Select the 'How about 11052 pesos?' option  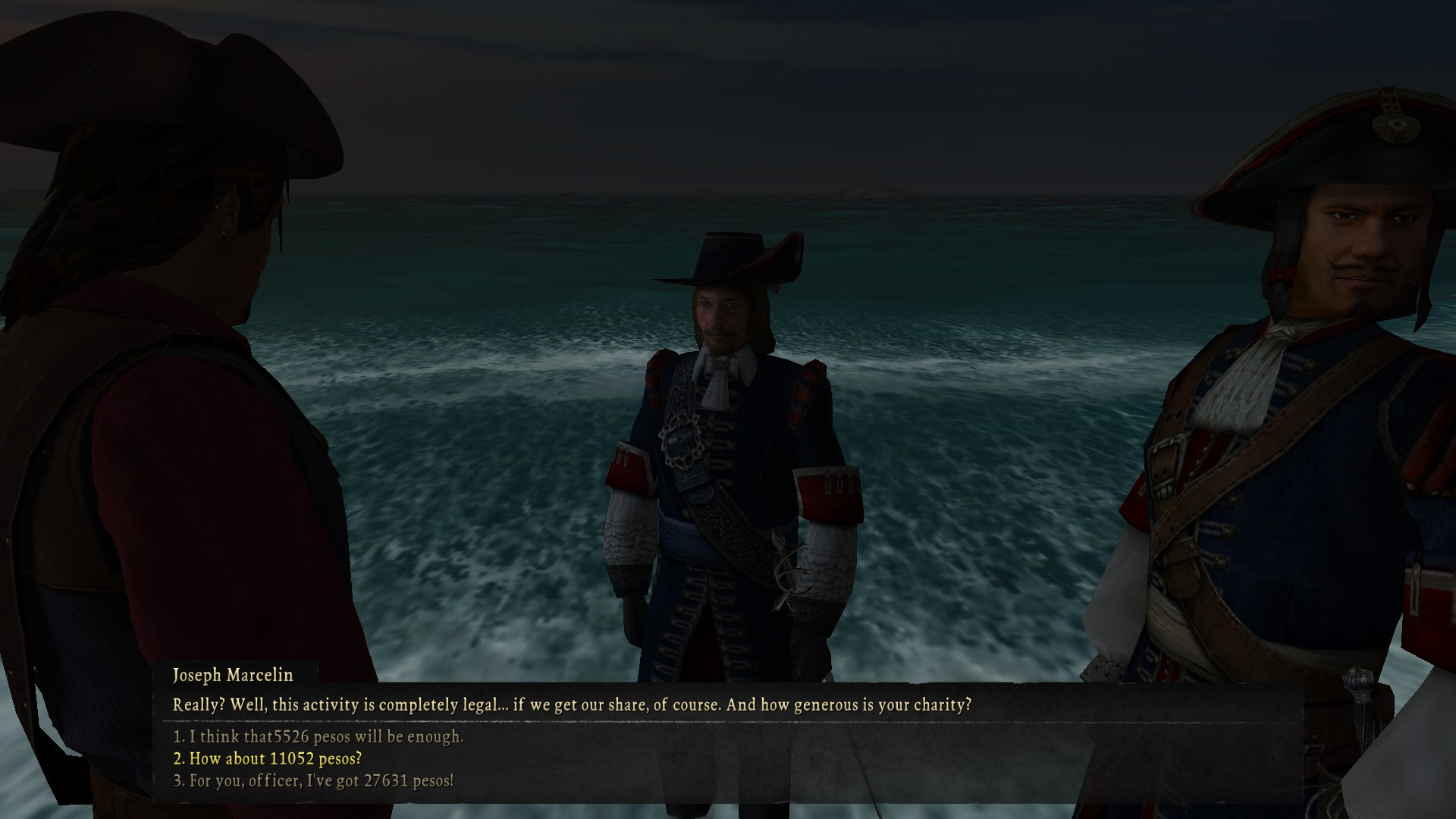pyautogui.click(x=268, y=758)
